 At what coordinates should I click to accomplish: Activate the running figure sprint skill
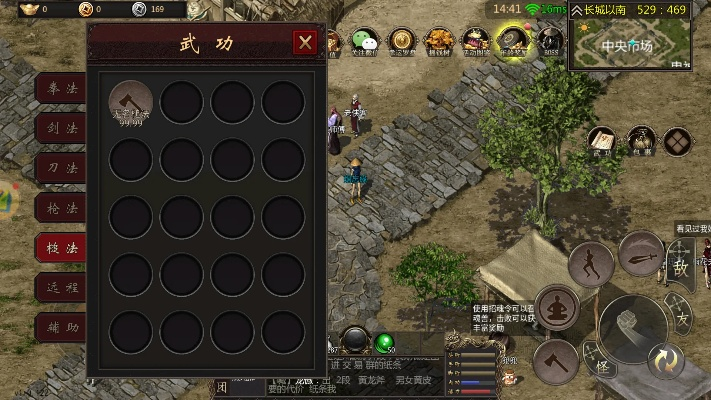591,266
